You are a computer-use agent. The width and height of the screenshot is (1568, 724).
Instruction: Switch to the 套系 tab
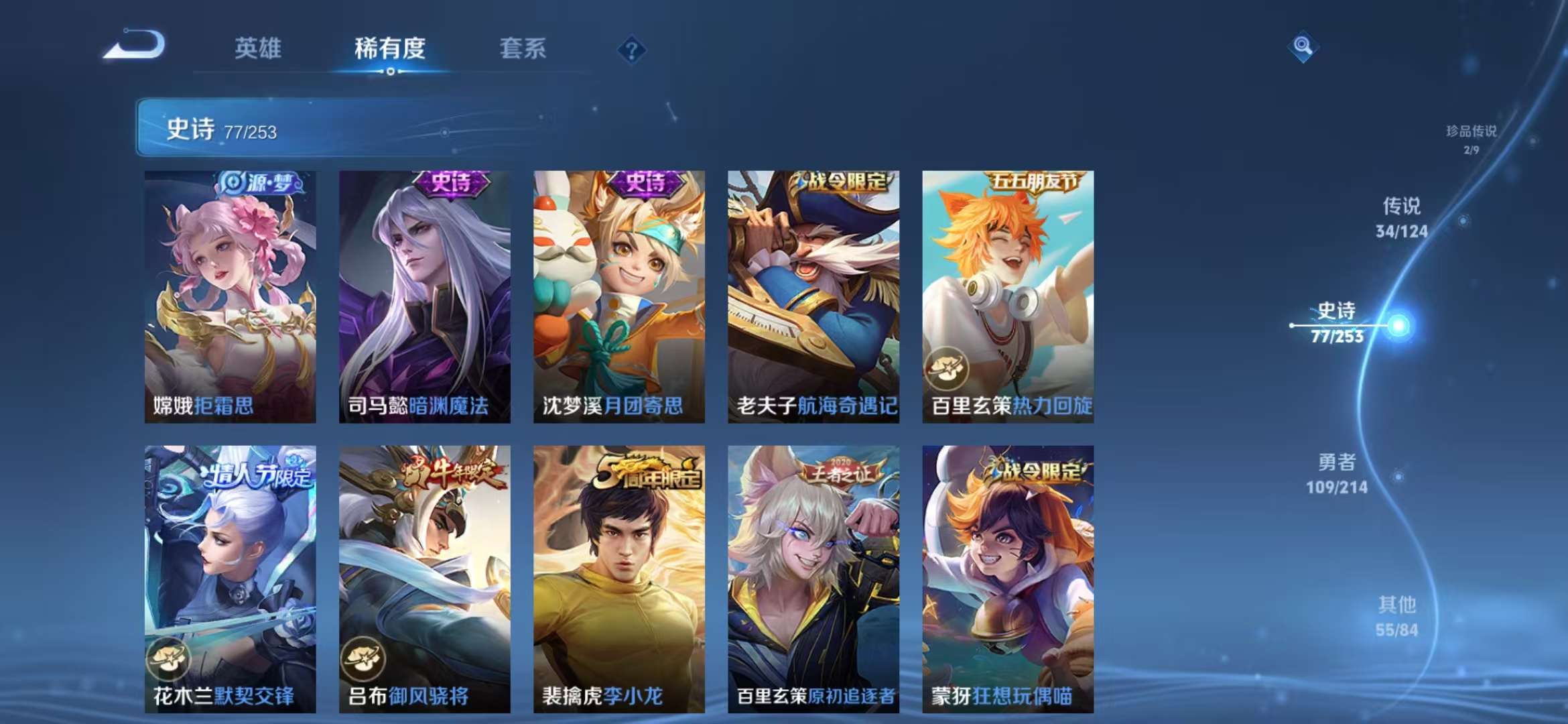[x=522, y=48]
